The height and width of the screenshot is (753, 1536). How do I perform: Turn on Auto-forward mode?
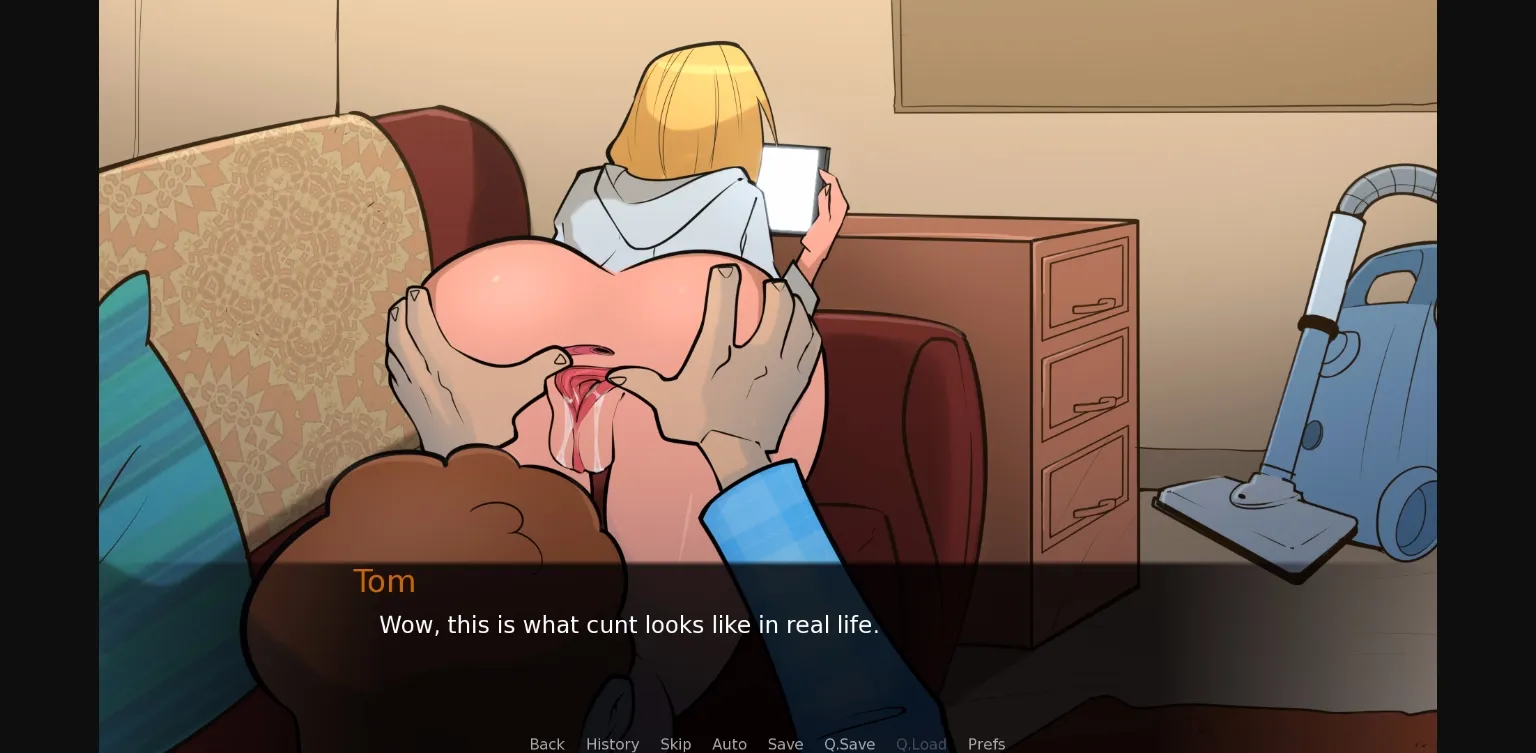tap(729, 744)
